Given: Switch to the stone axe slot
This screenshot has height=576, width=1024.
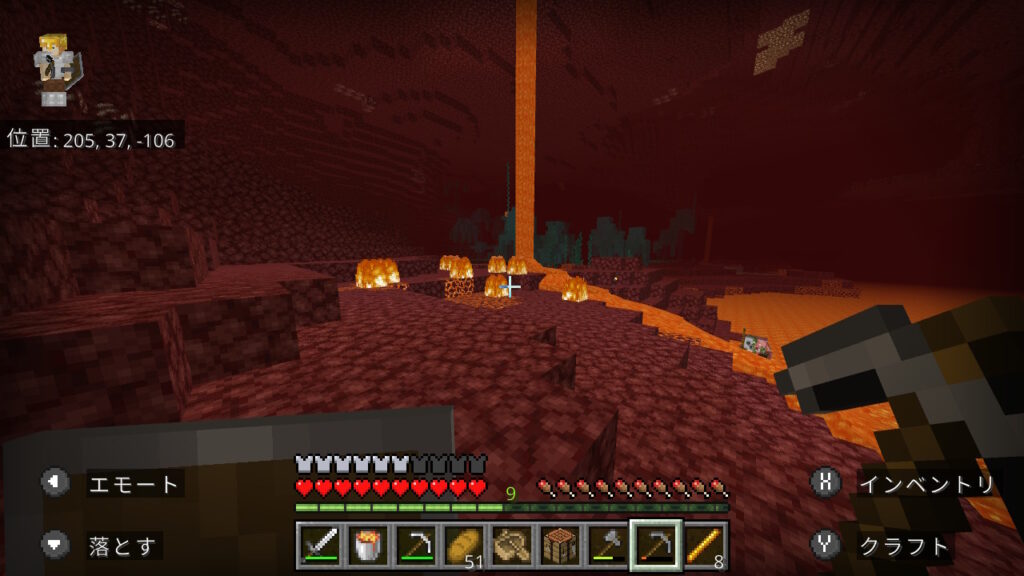Looking at the screenshot, I should [x=608, y=546].
